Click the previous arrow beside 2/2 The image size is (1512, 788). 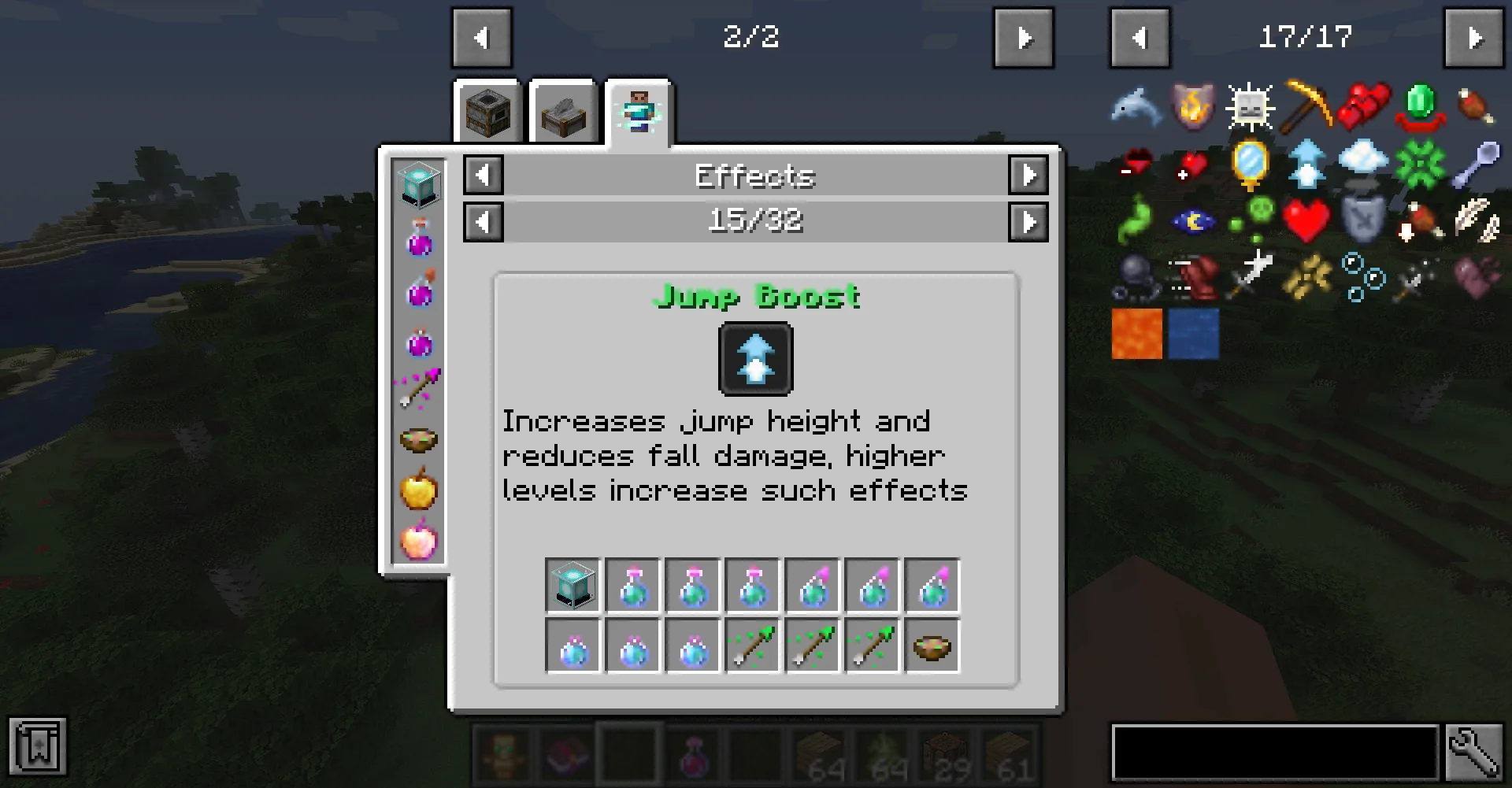pos(482,36)
